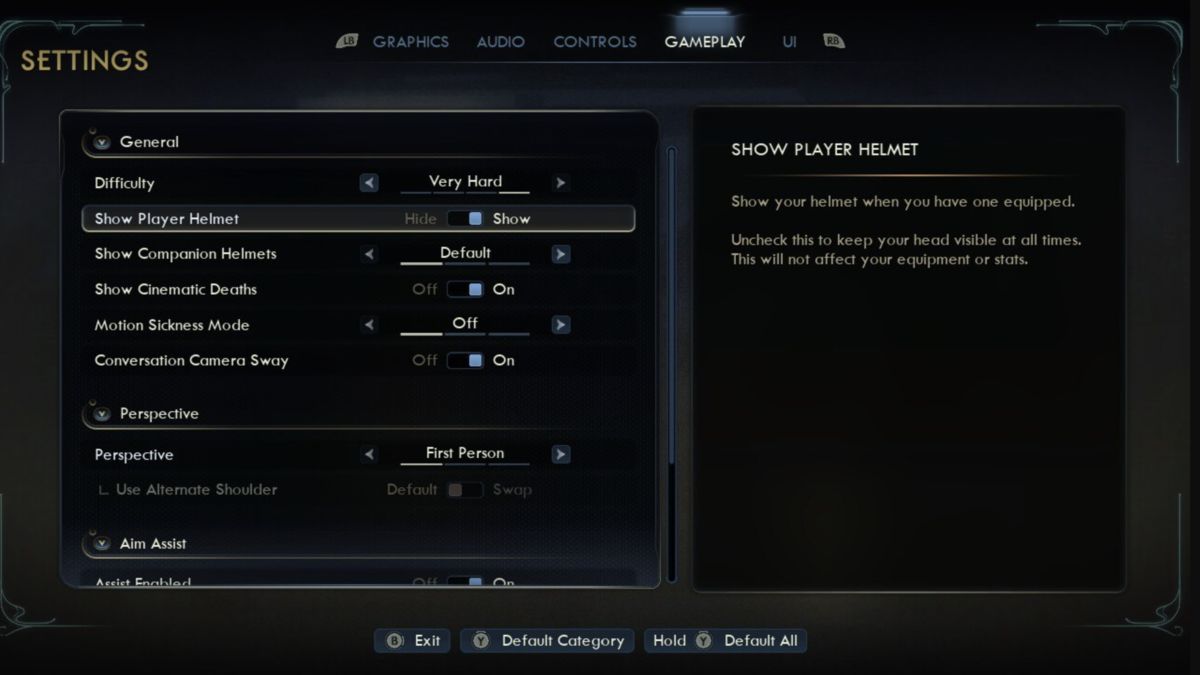Switch to the Graphics tab

(x=410, y=42)
